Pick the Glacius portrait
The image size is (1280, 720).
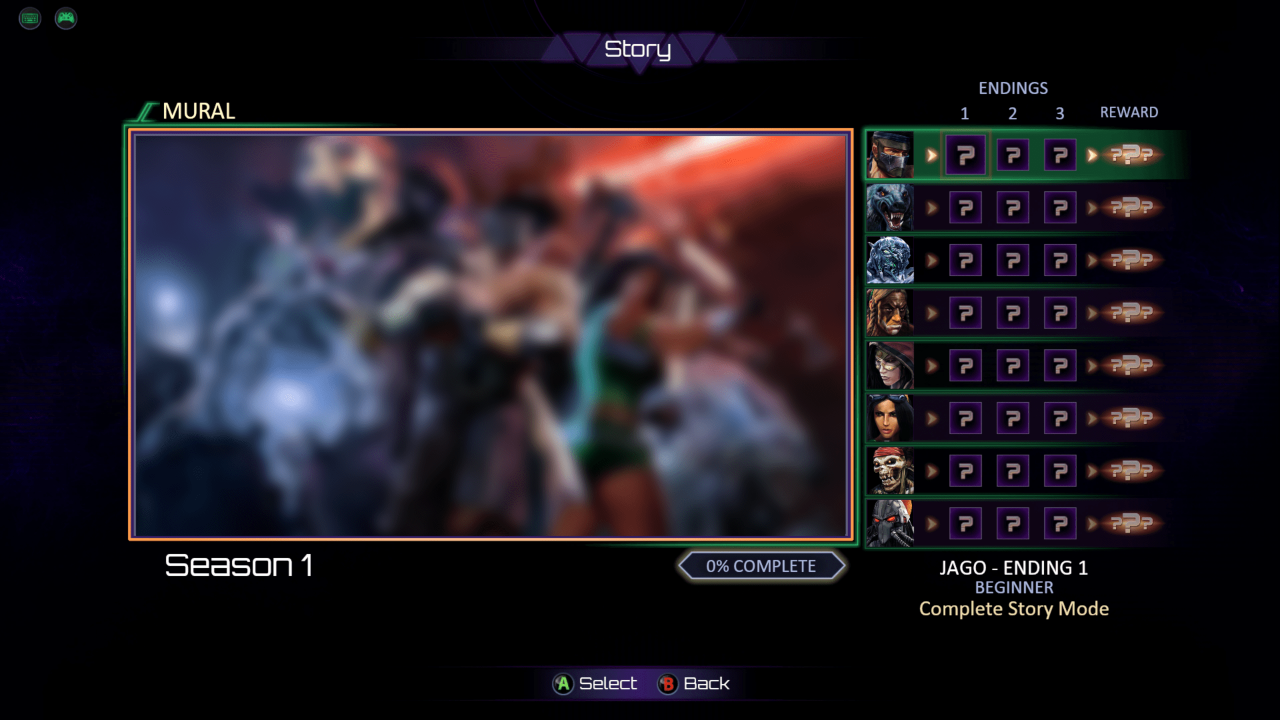pos(889,260)
